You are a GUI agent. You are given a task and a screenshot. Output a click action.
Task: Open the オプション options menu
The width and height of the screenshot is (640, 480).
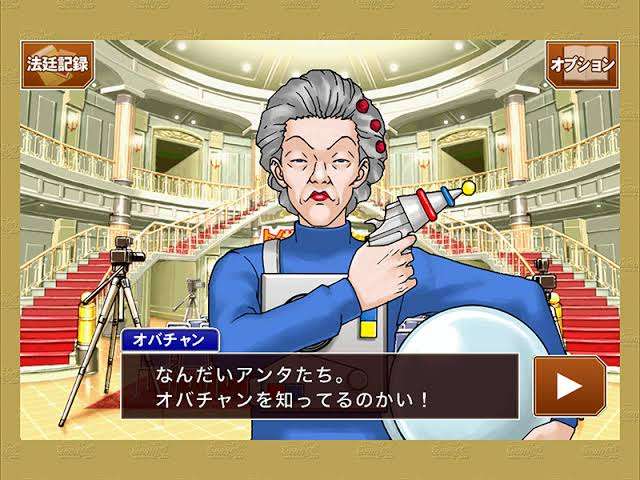pos(581,65)
